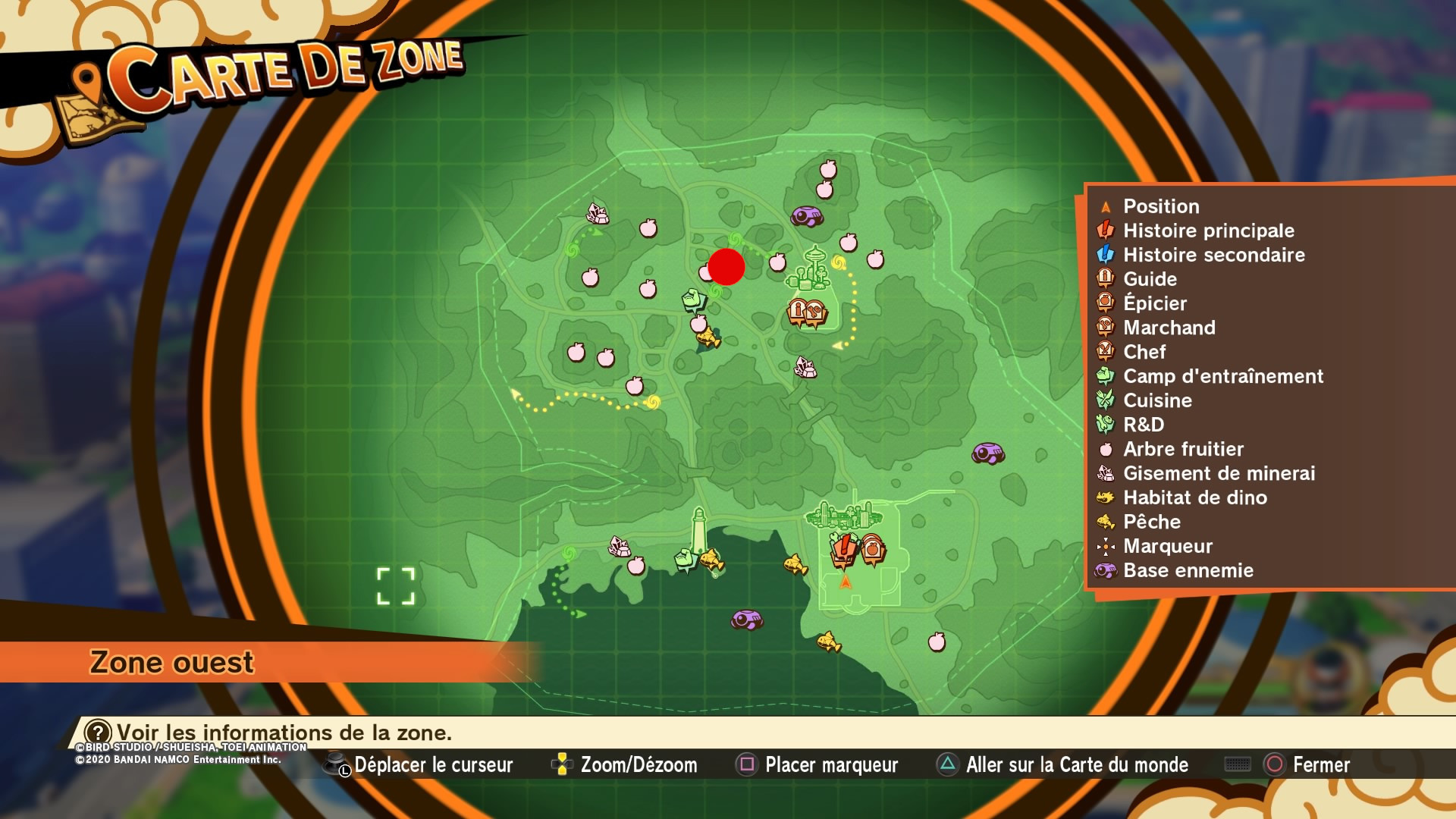Select the purple enemy base in the sea
The height and width of the screenshot is (819, 1456).
(746, 620)
